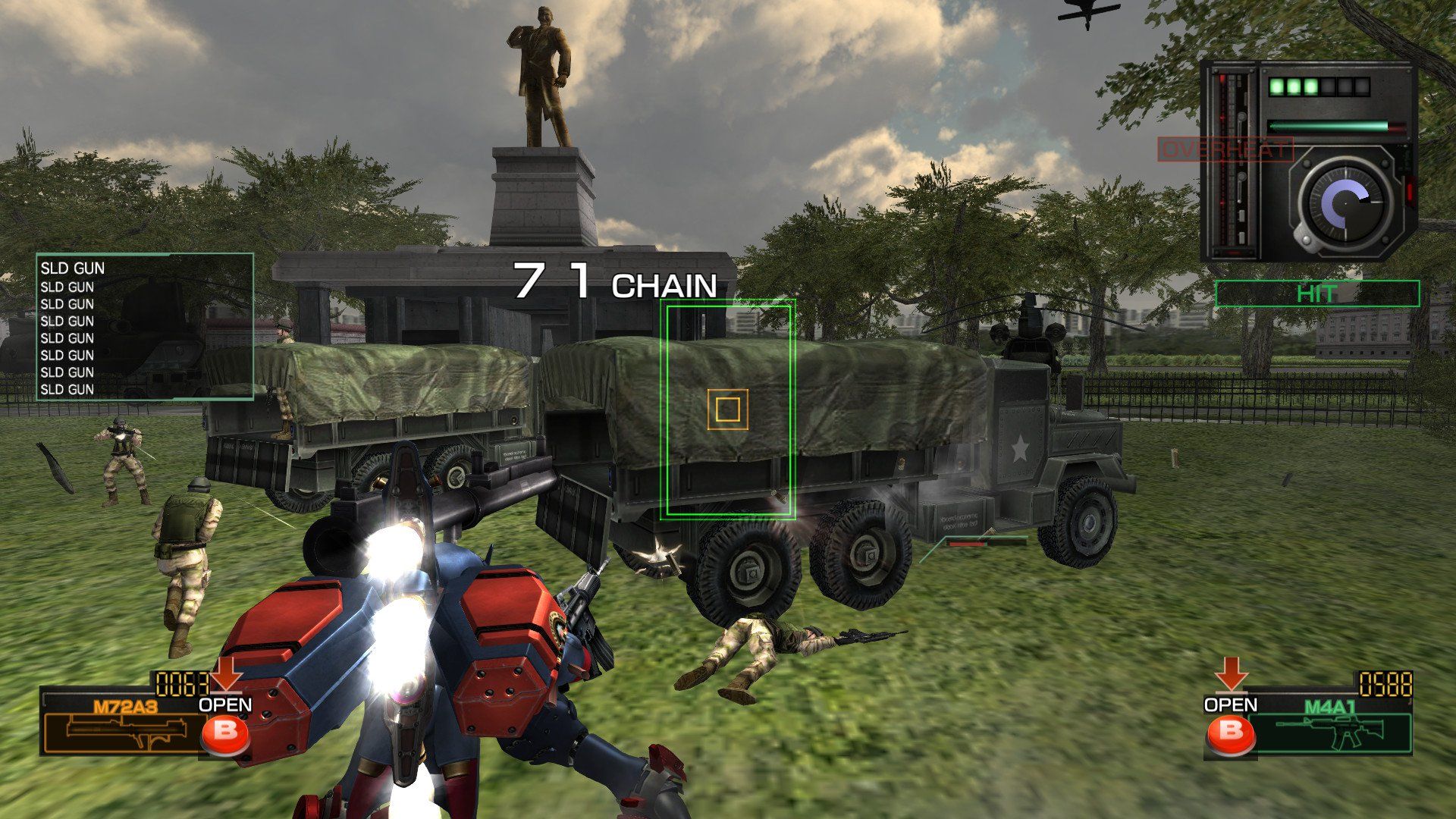The height and width of the screenshot is (819, 1456).
Task: Select the 71 CHAIN counter display
Action: tap(614, 281)
